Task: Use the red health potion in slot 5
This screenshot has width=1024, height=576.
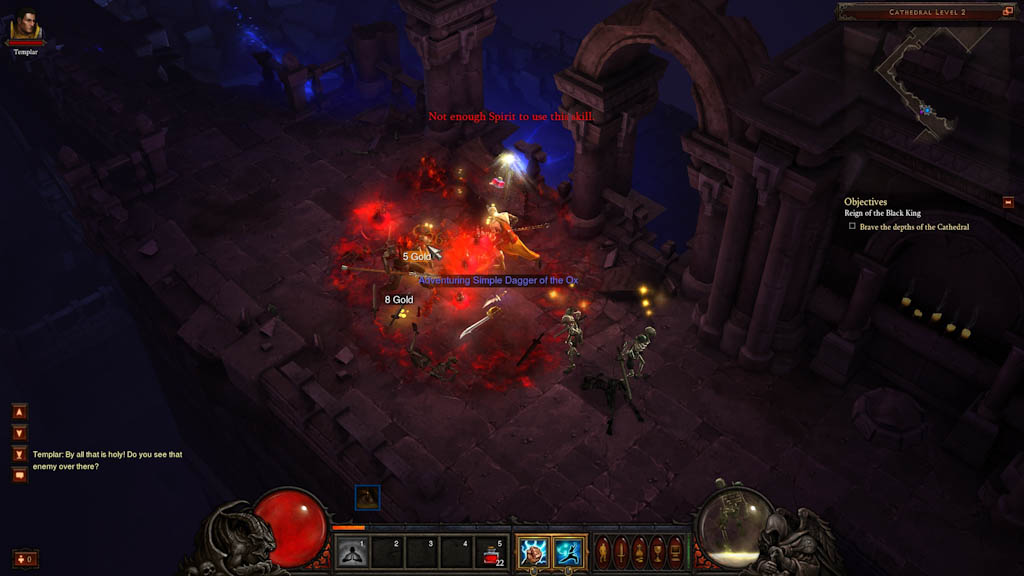Action: (492, 552)
